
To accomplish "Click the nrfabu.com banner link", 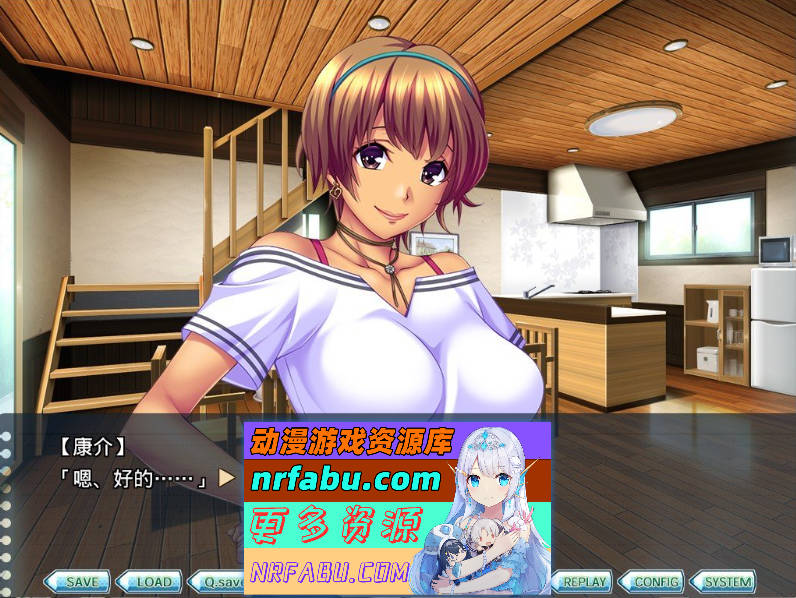I will (346, 480).
